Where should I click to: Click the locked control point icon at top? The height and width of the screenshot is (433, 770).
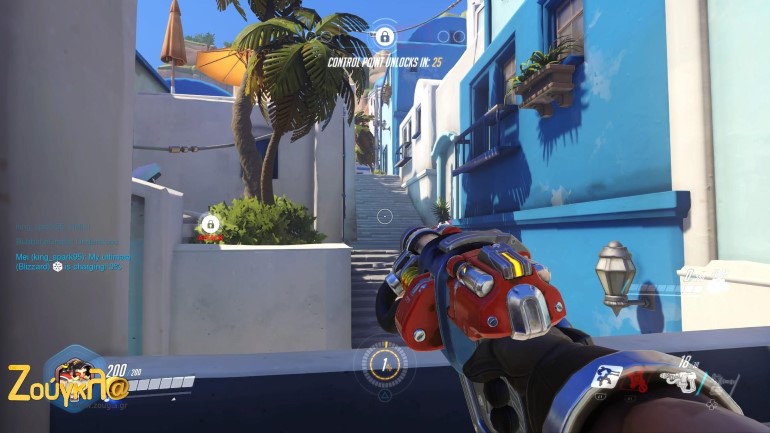tap(384, 37)
